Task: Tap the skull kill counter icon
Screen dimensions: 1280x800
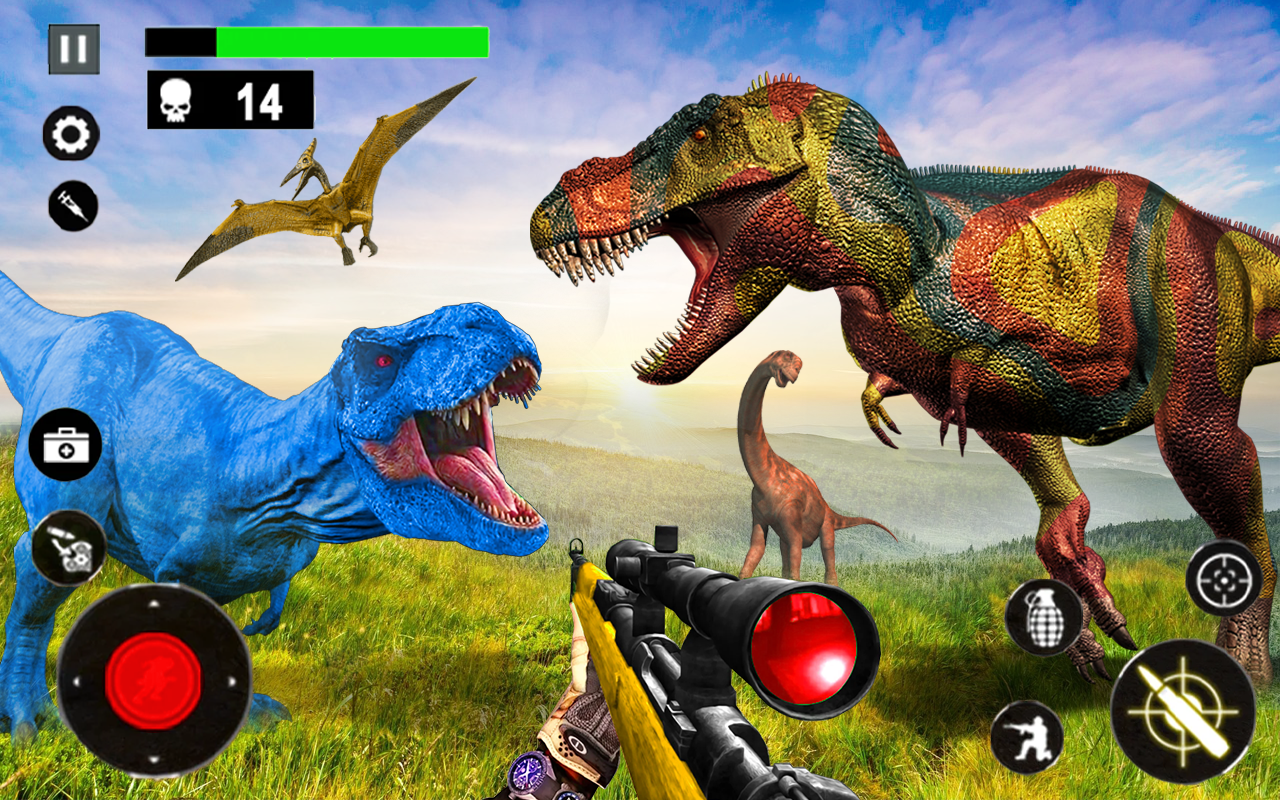Action: (x=176, y=97)
